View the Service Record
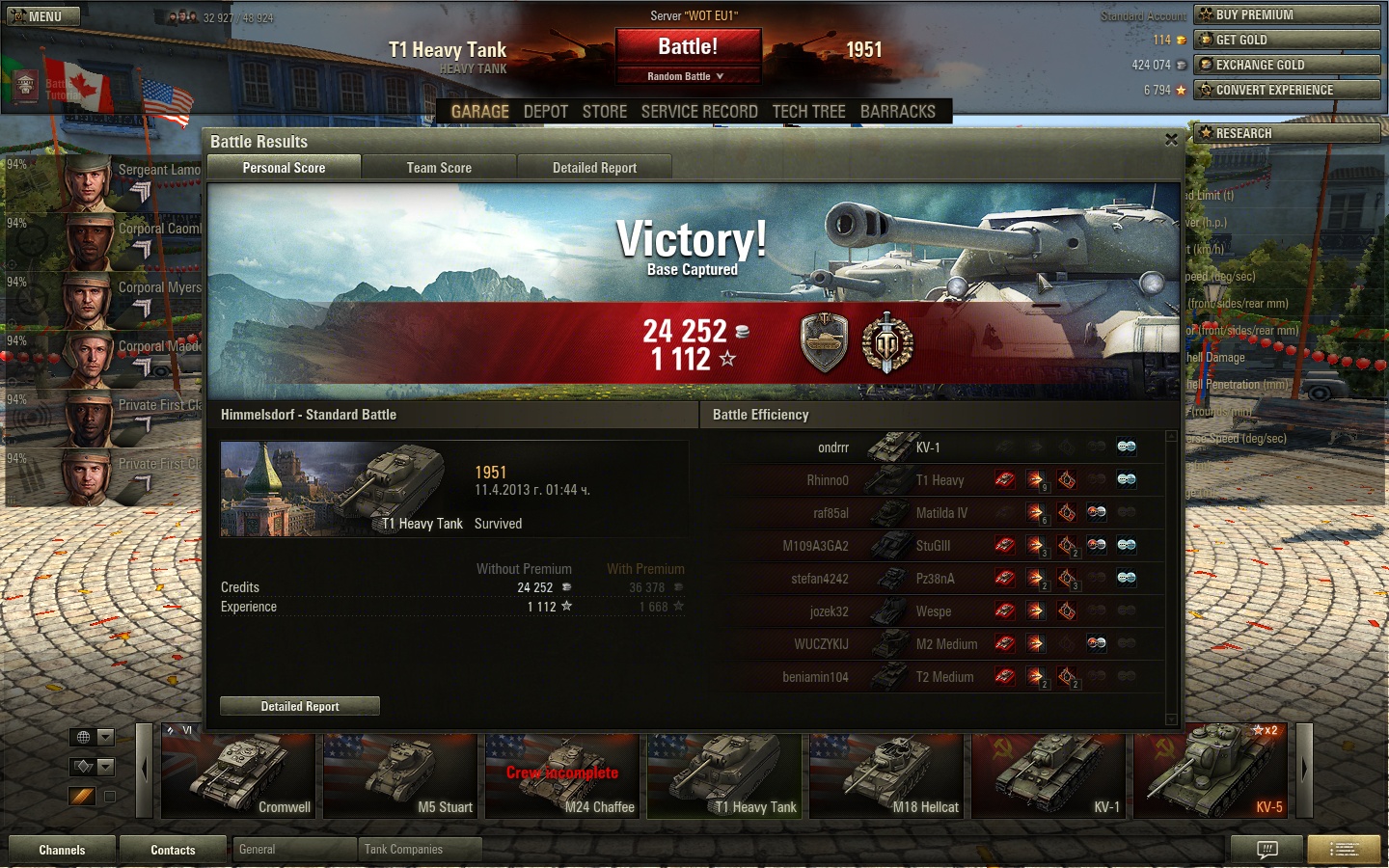1389x868 pixels. coord(699,112)
